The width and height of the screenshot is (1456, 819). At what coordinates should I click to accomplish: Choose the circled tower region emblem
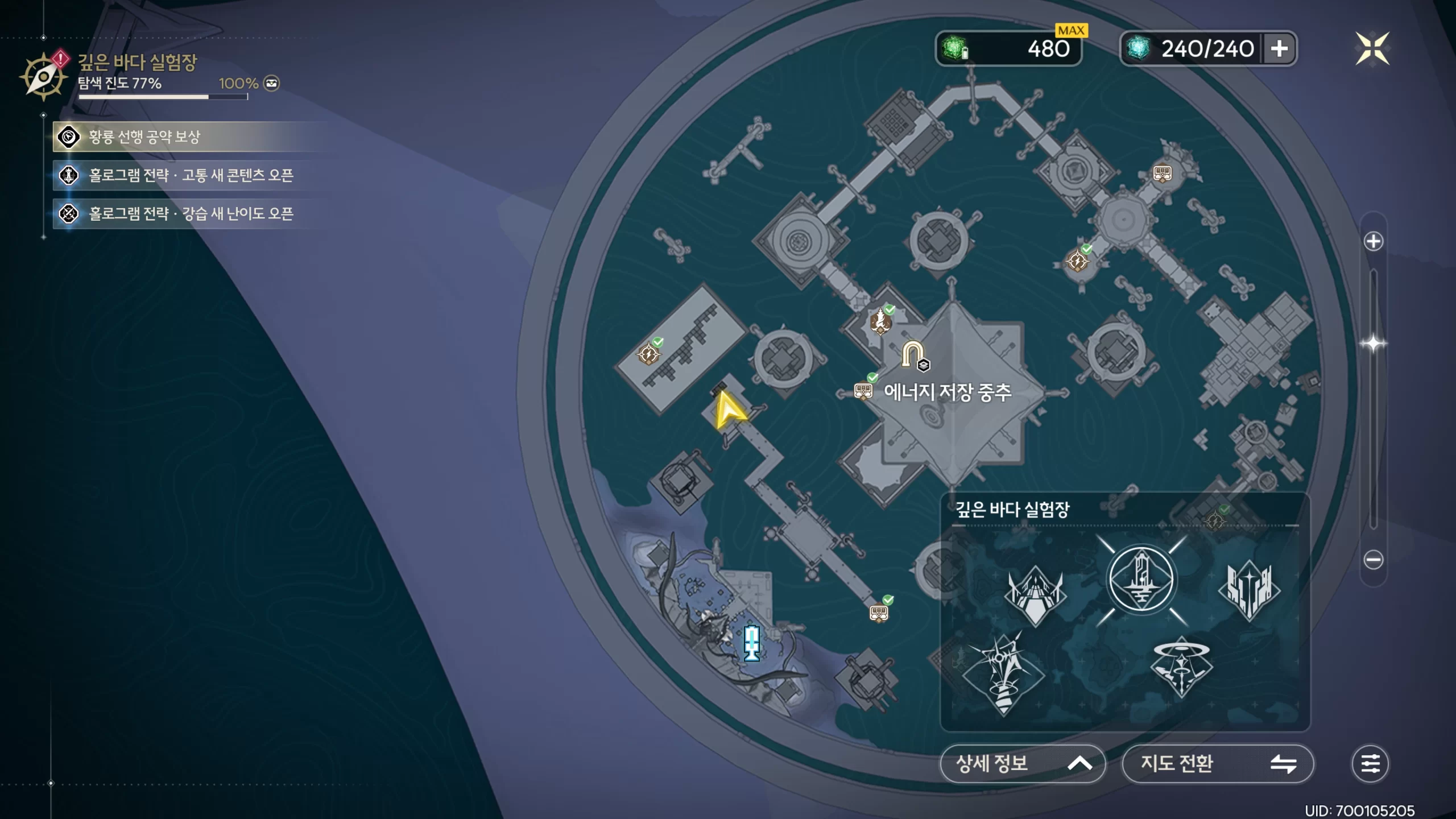tap(1141, 580)
